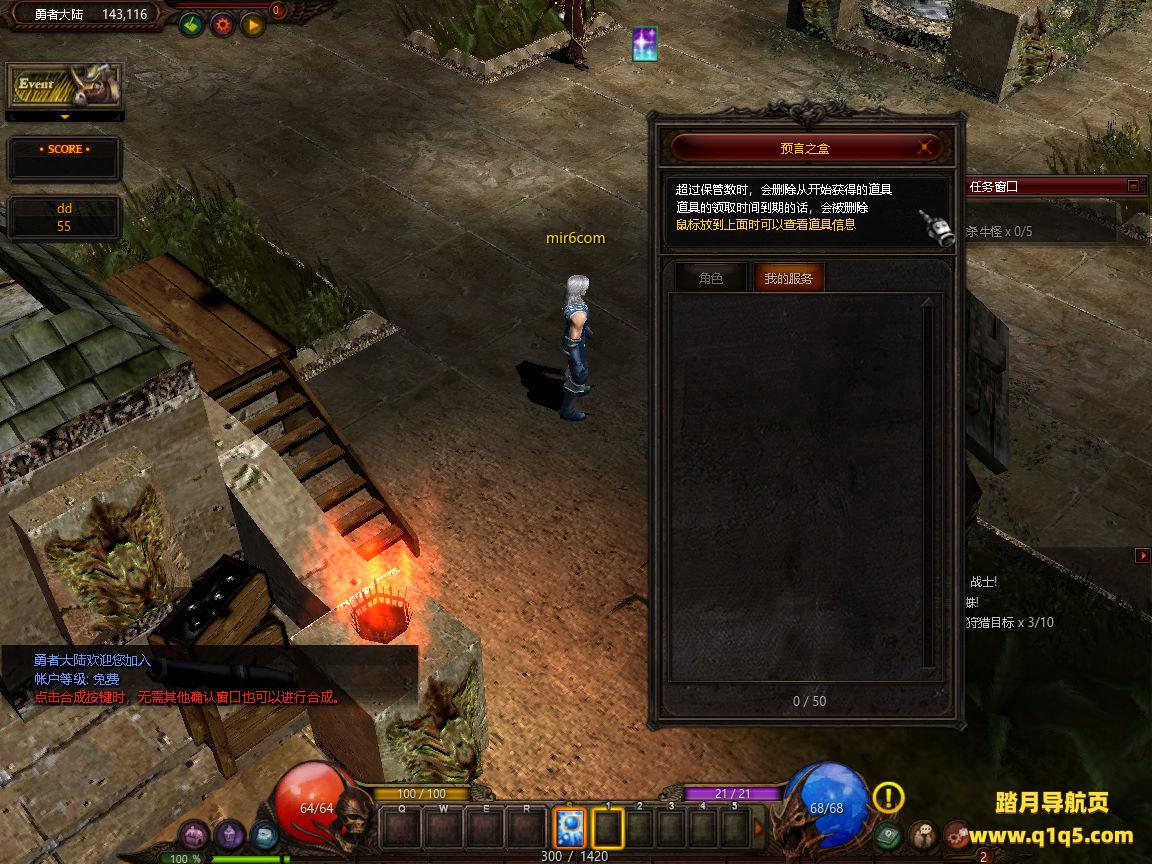Image resolution: width=1152 pixels, height=864 pixels.
Task: Click the blue round icon near the health orb
Action: (x=264, y=835)
